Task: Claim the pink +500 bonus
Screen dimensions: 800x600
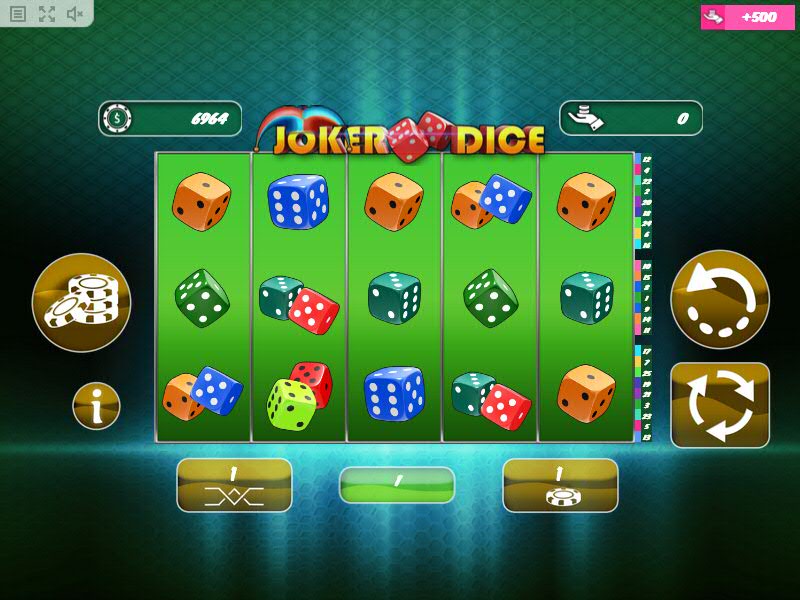Action: point(751,17)
